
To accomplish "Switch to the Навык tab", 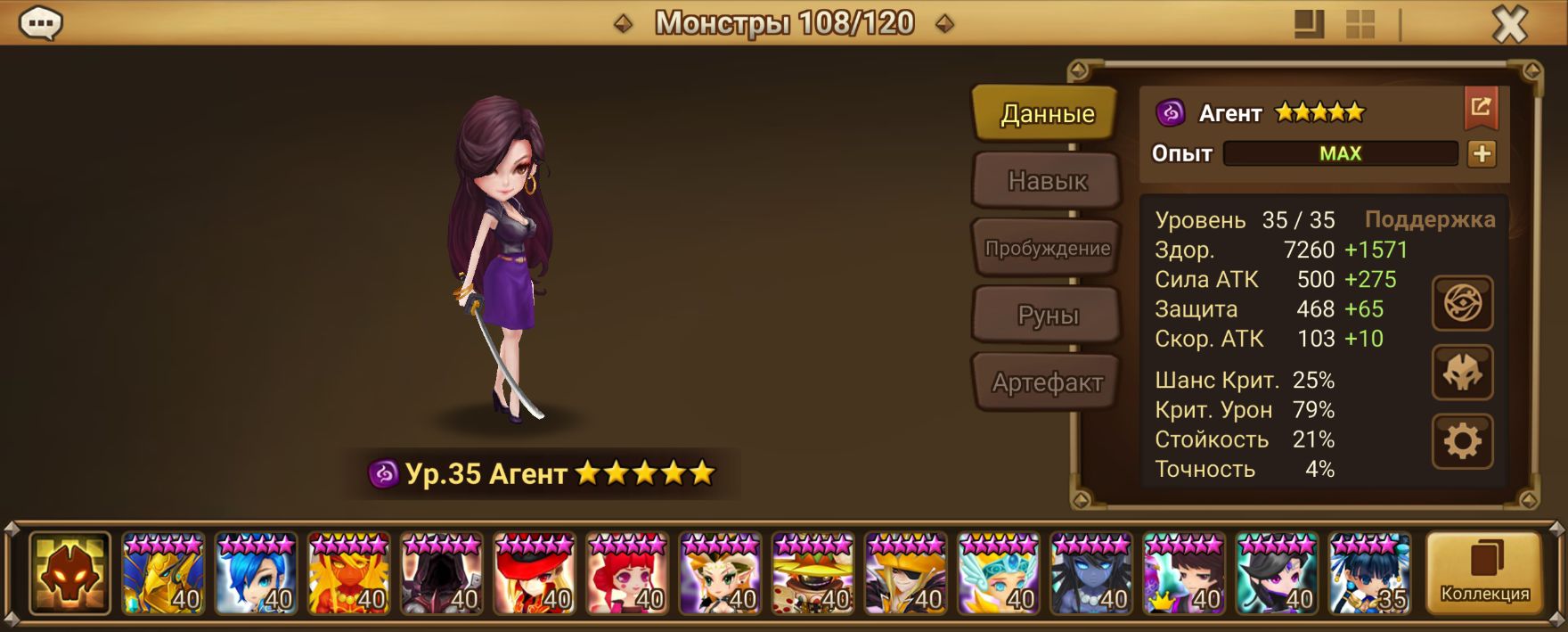I will 1047,181.
